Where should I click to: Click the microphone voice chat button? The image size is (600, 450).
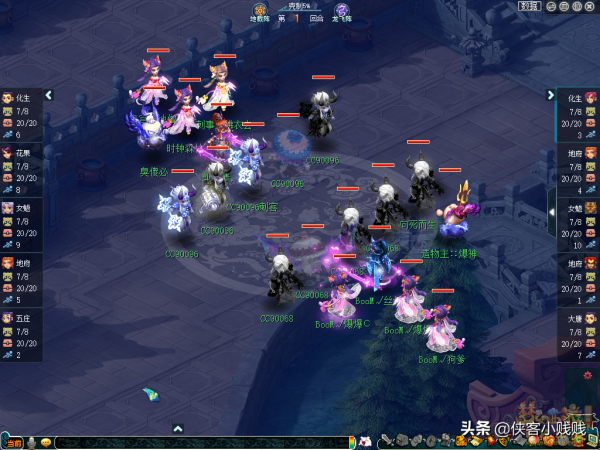[x=31, y=442]
